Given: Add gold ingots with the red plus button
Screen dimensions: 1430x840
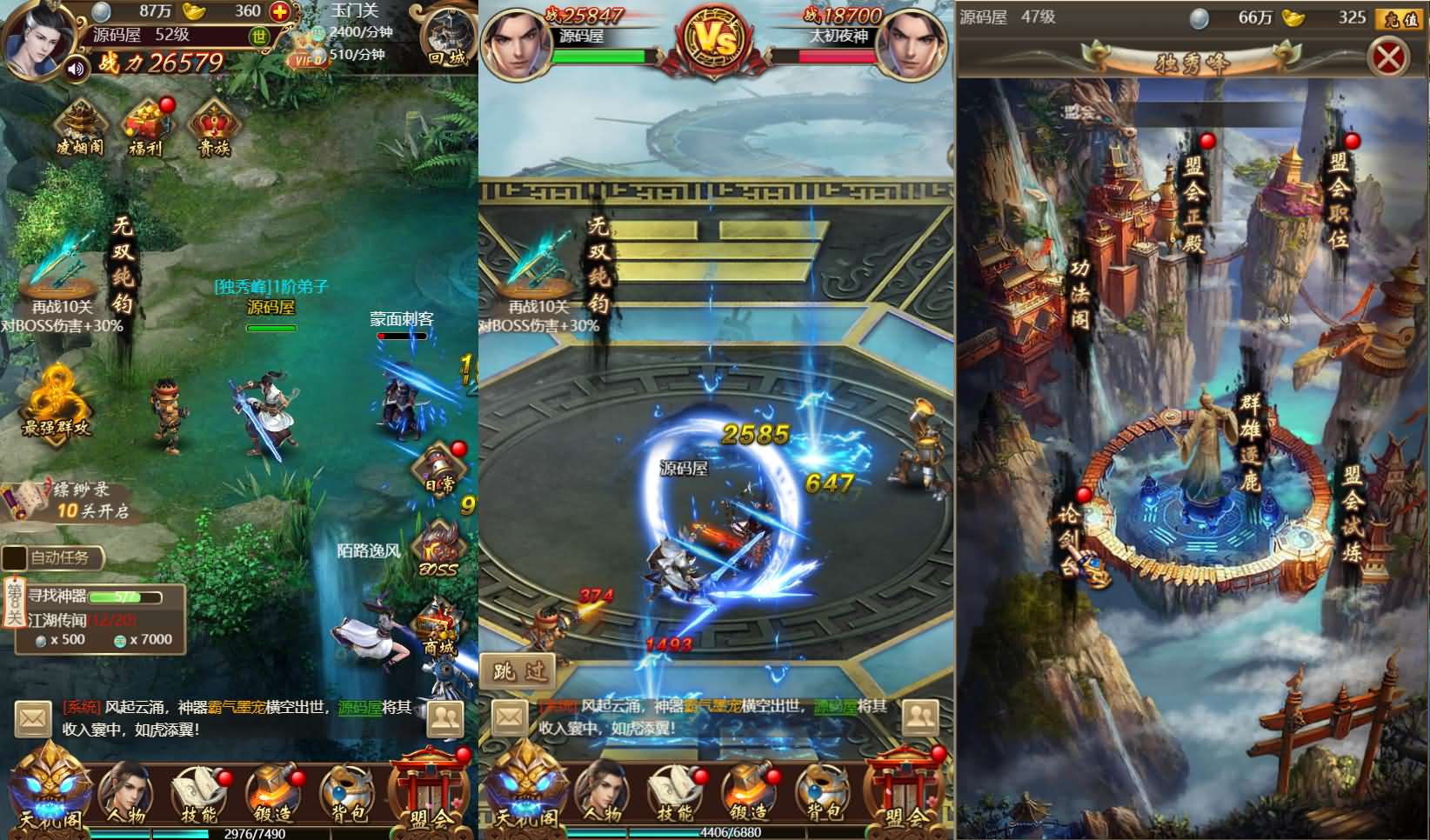Looking at the screenshot, I should tap(280, 12).
